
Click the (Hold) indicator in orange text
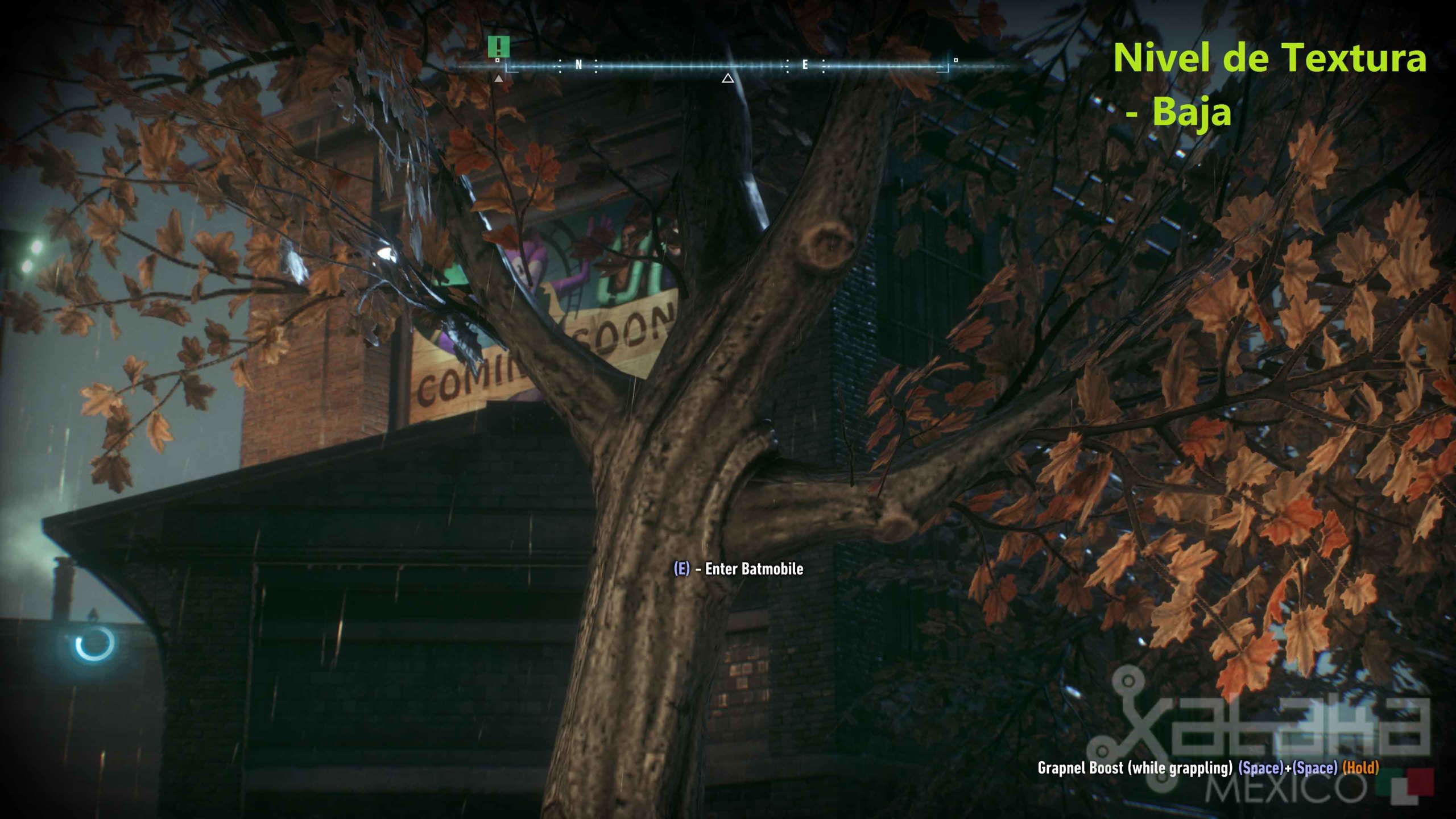click(1360, 768)
